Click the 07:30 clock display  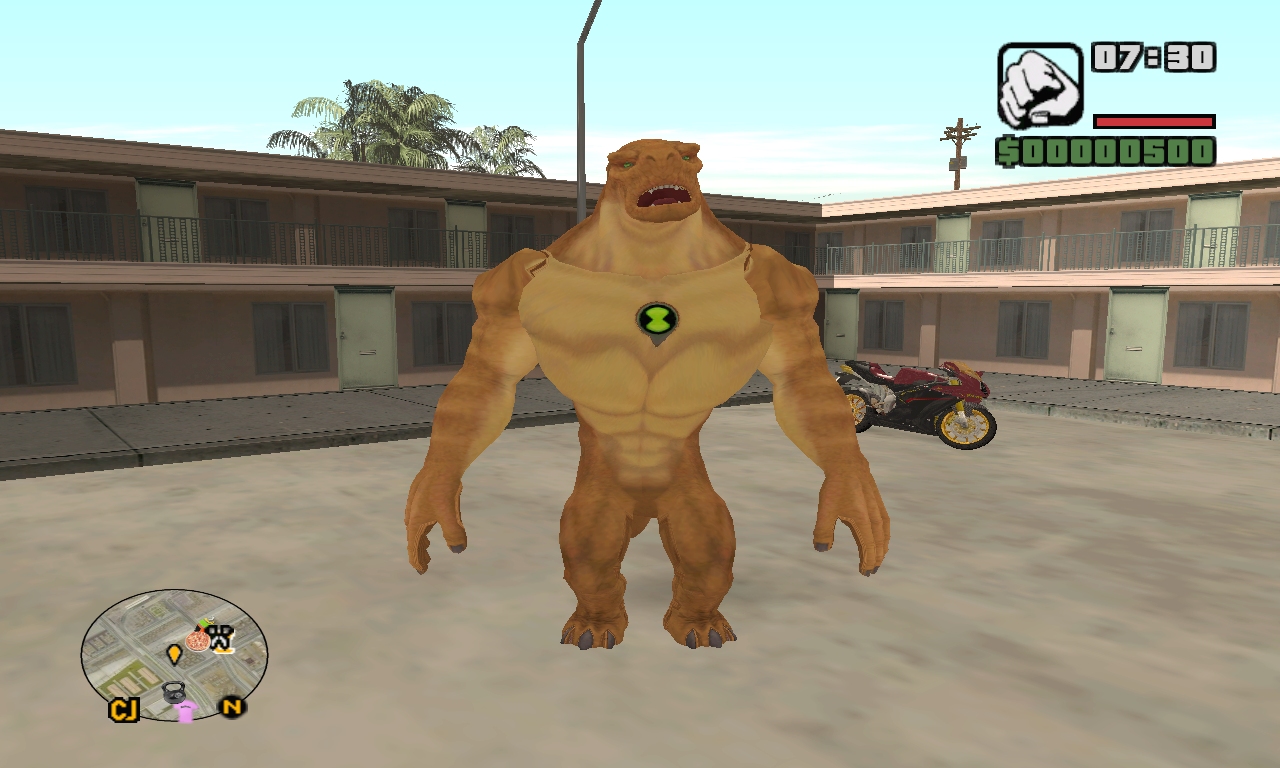(1150, 59)
